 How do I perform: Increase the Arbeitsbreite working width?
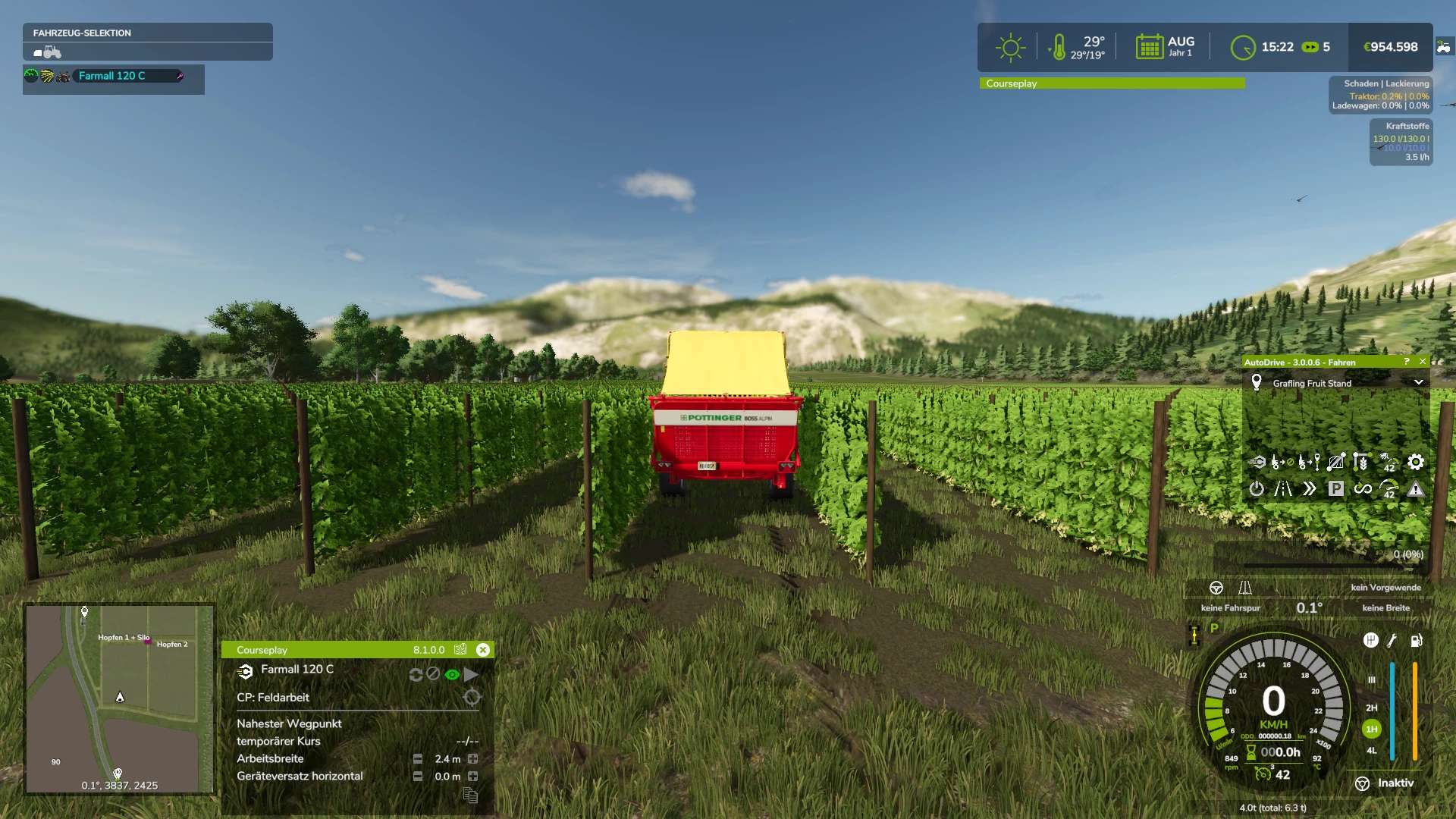[x=473, y=759]
